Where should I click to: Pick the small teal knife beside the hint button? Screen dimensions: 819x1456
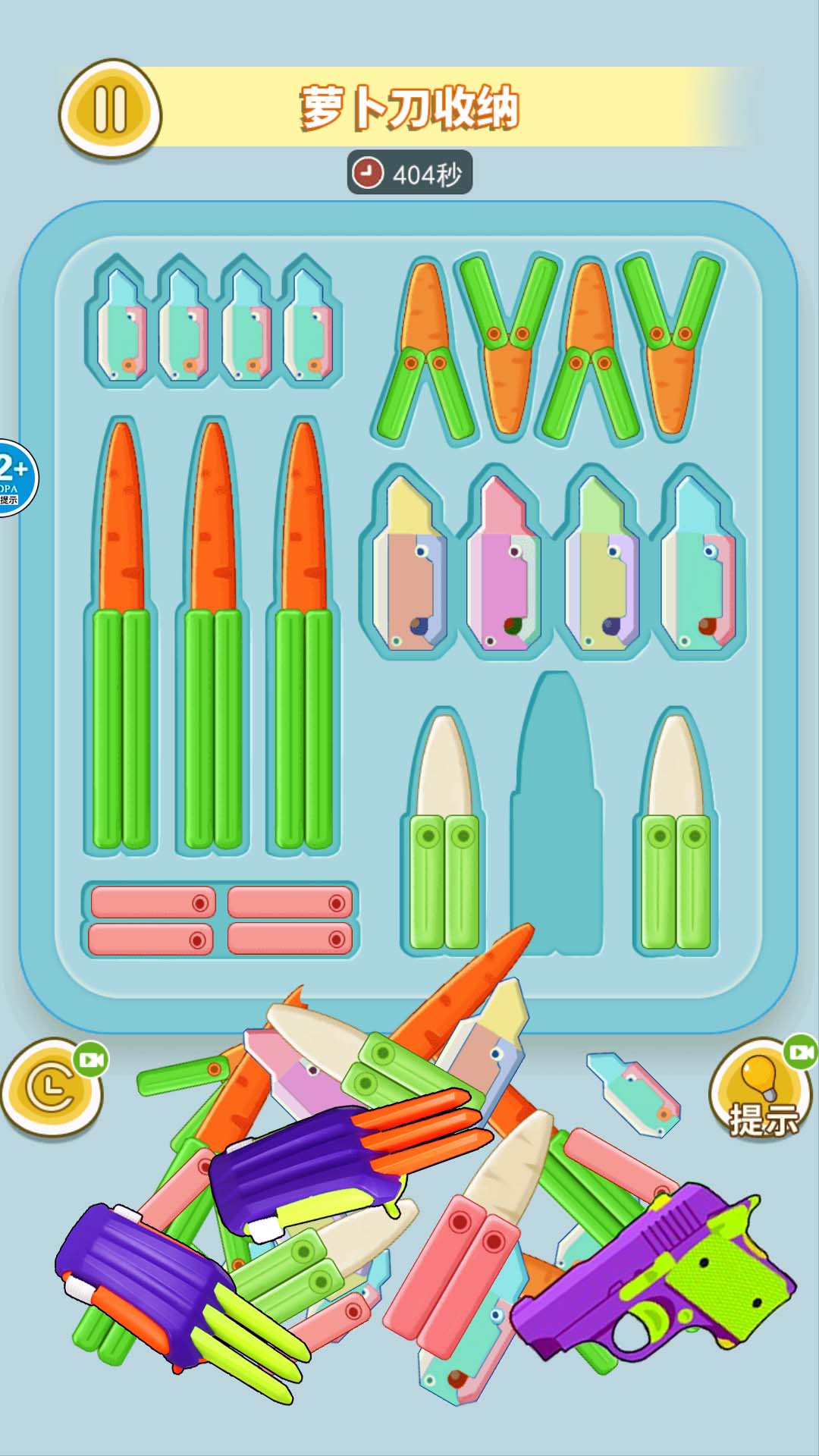tap(632, 1093)
